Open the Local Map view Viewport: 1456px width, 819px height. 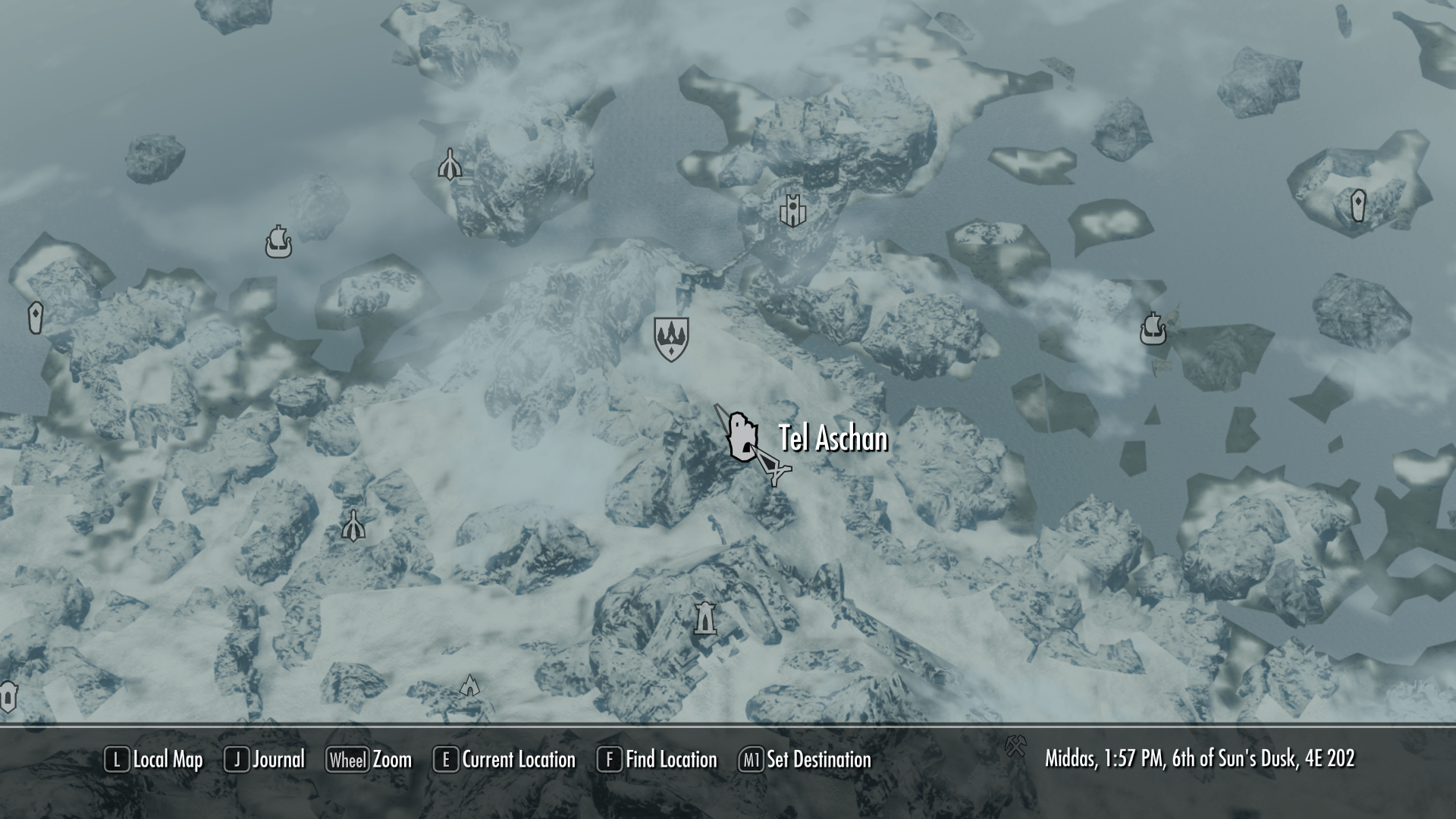(154, 759)
